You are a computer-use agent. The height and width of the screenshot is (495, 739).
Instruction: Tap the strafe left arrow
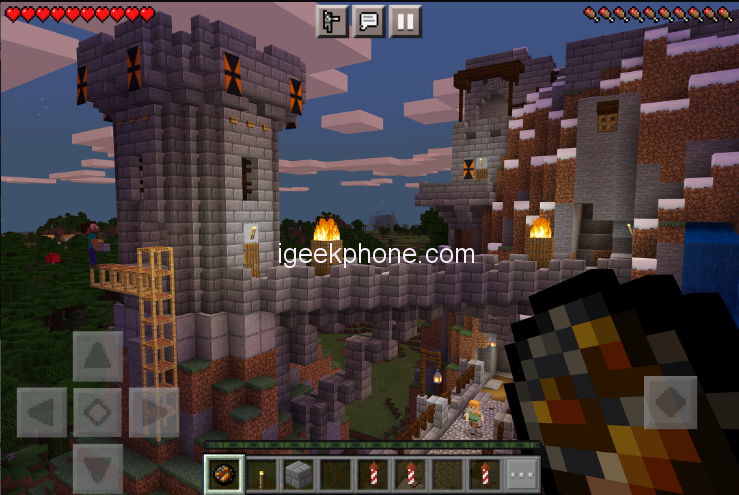[x=42, y=412]
